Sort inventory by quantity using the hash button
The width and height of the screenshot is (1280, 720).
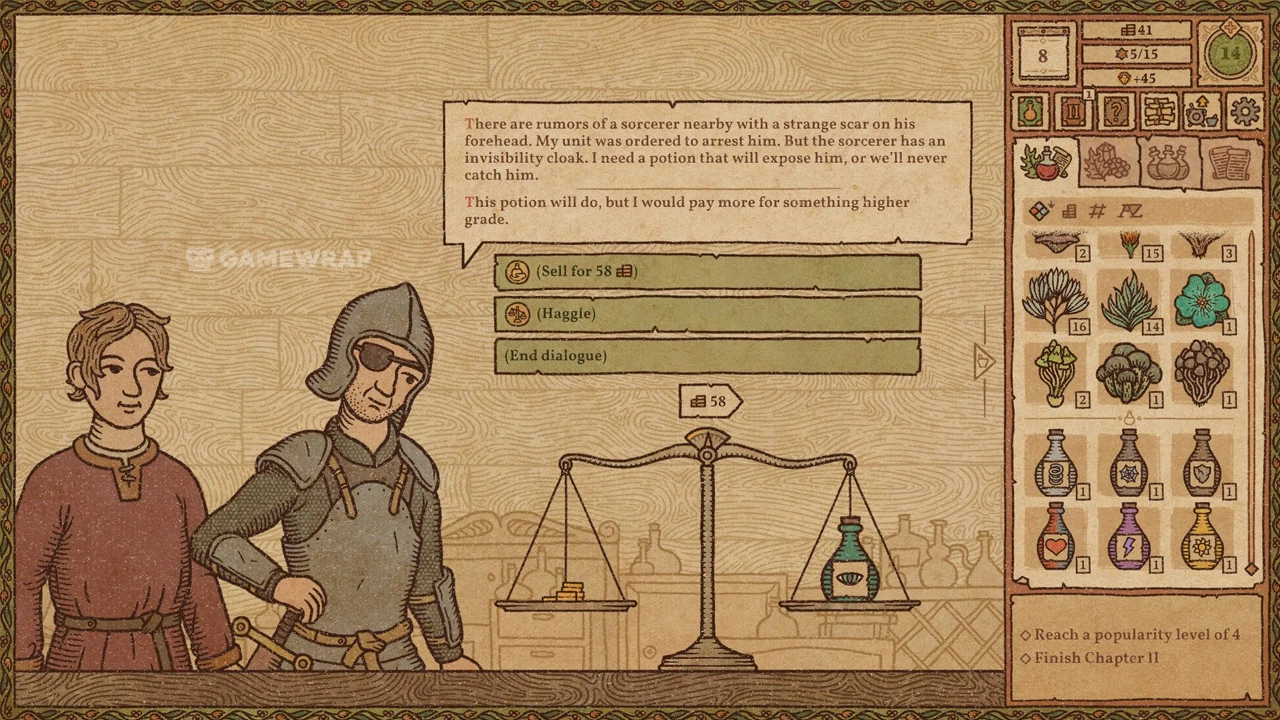pos(1098,211)
